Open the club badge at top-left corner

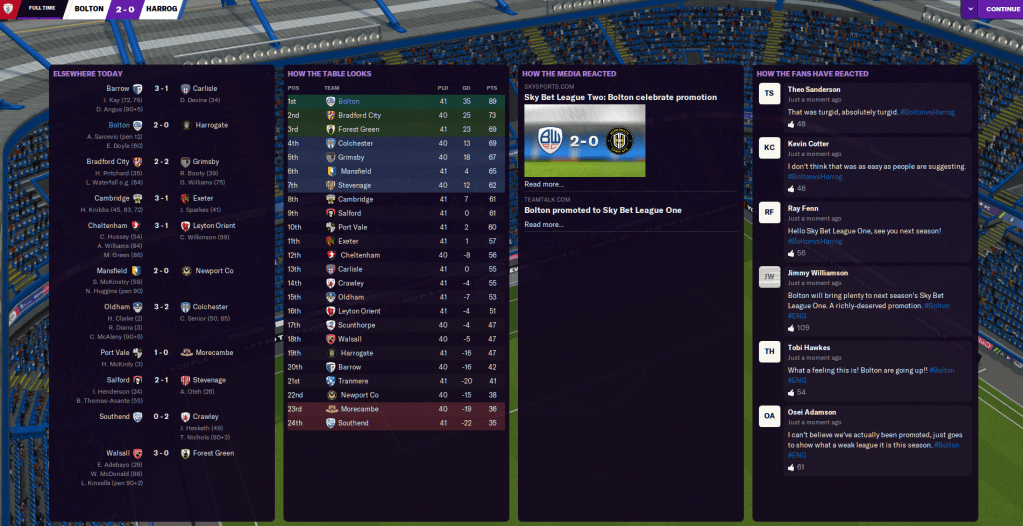click(x=9, y=9)
